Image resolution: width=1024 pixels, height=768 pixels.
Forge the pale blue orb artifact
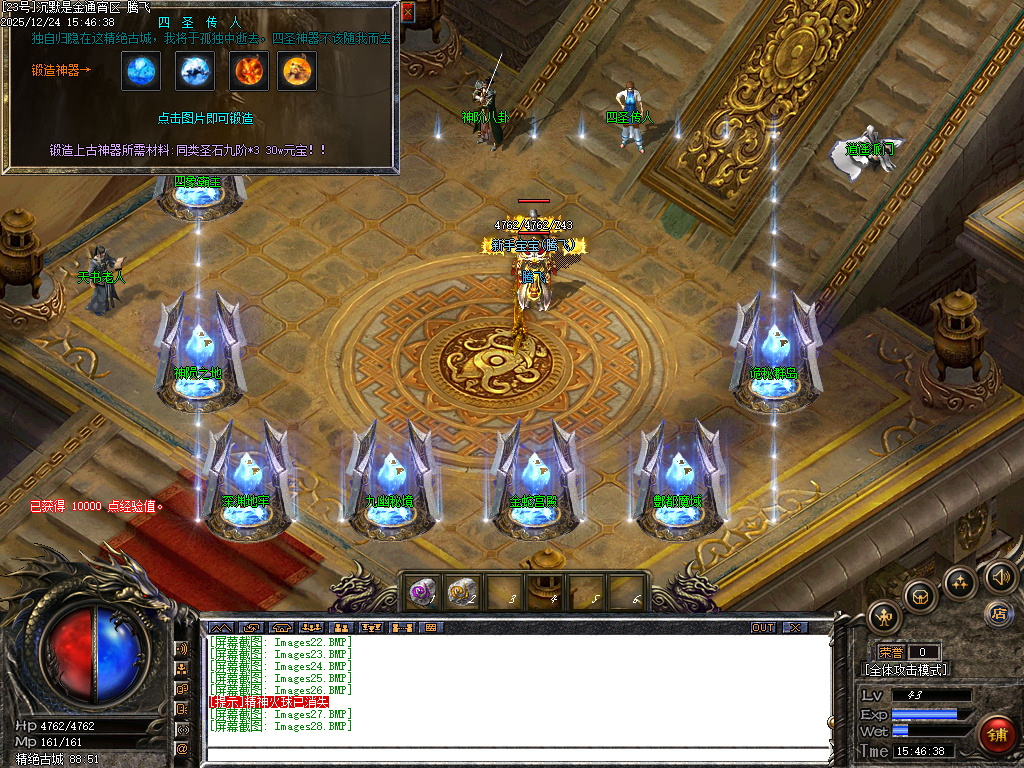141,71
